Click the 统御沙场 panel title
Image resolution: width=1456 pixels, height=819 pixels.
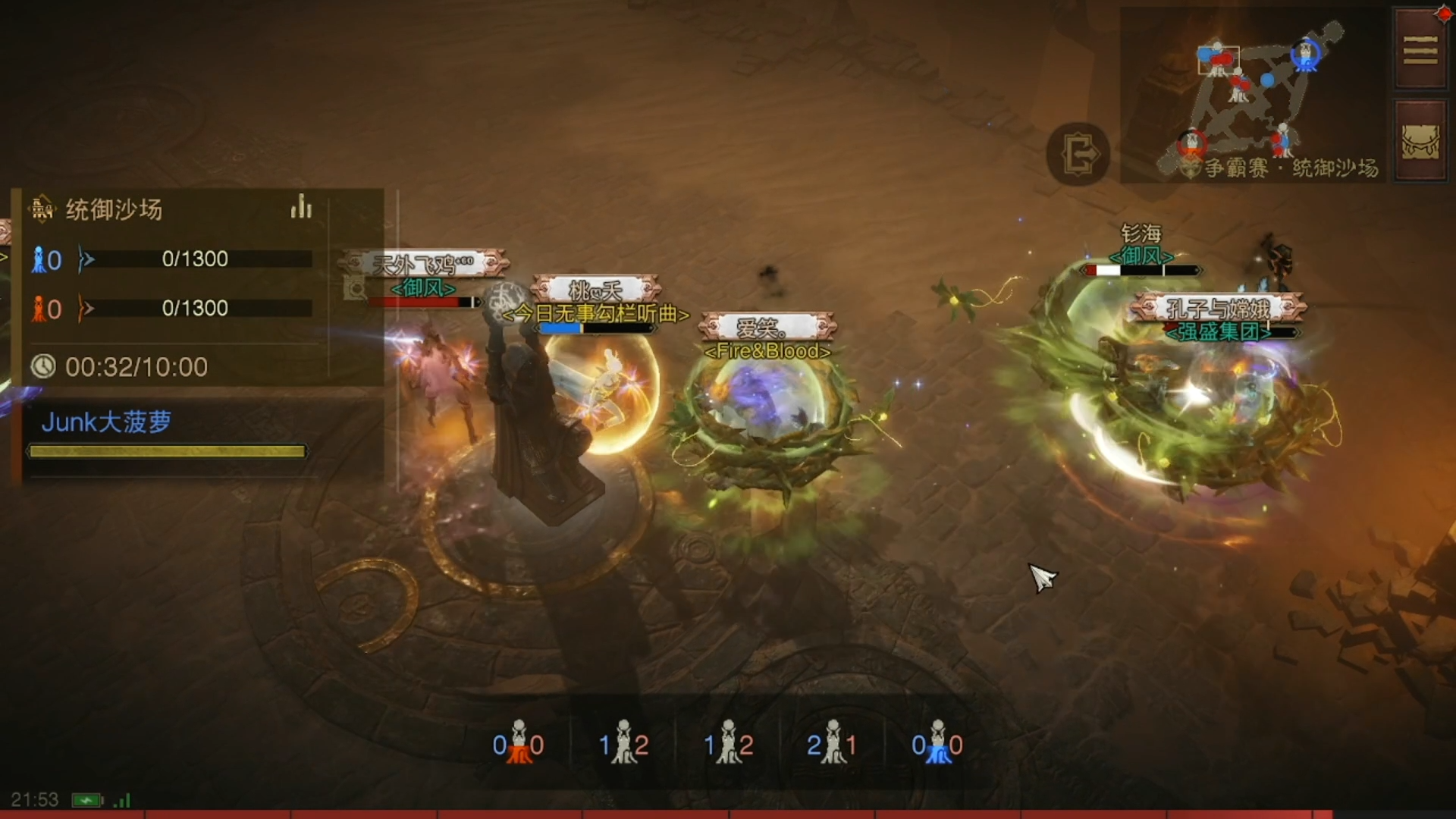(114, 209)
